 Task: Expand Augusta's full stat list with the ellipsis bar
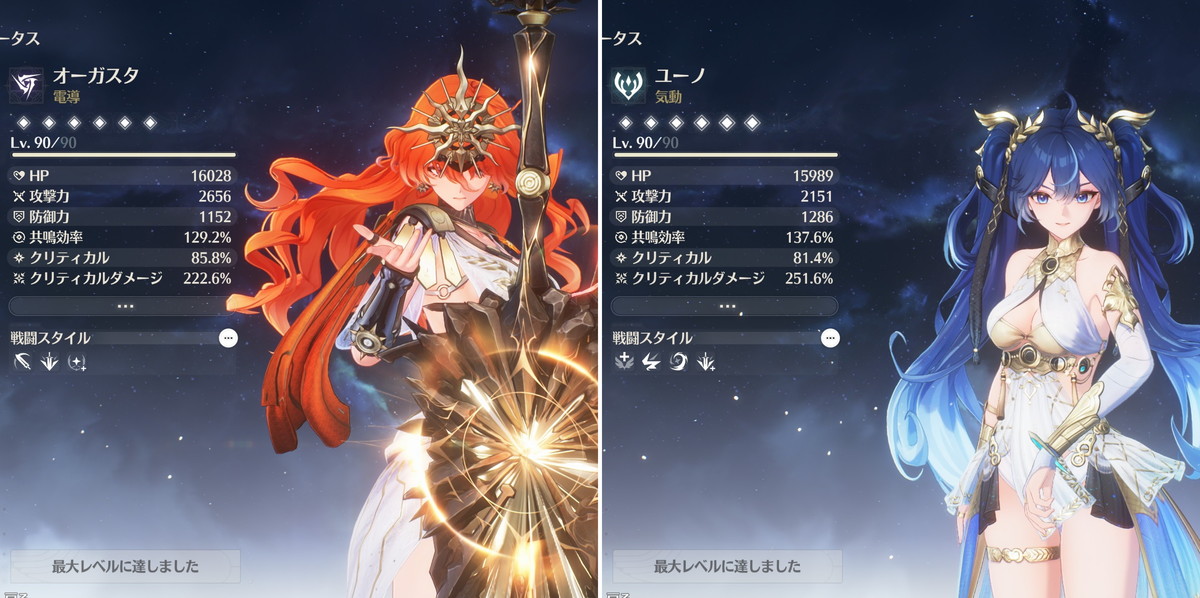point(125,306)
